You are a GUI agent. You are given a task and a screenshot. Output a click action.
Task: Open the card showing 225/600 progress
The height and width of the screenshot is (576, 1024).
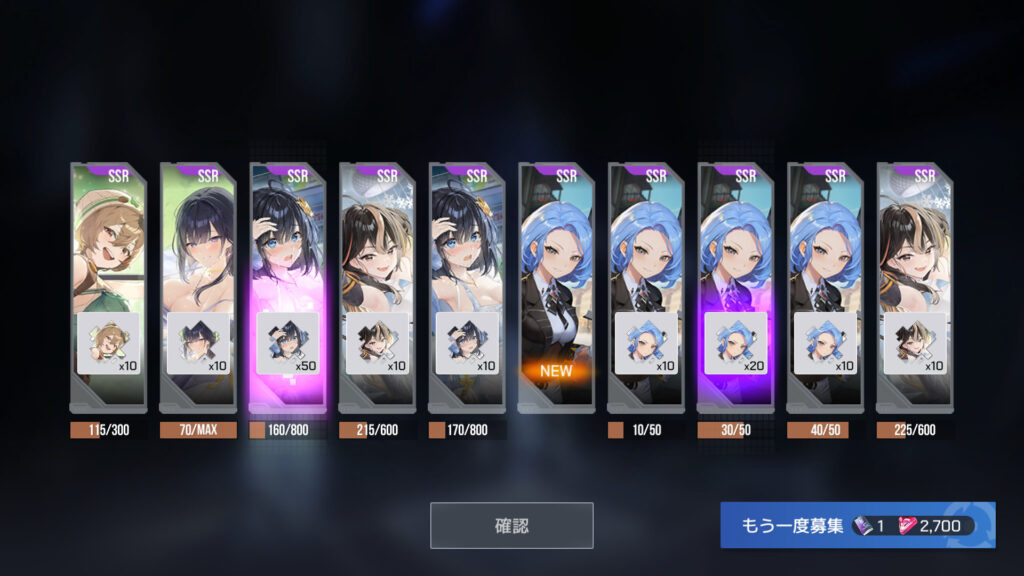915,285
